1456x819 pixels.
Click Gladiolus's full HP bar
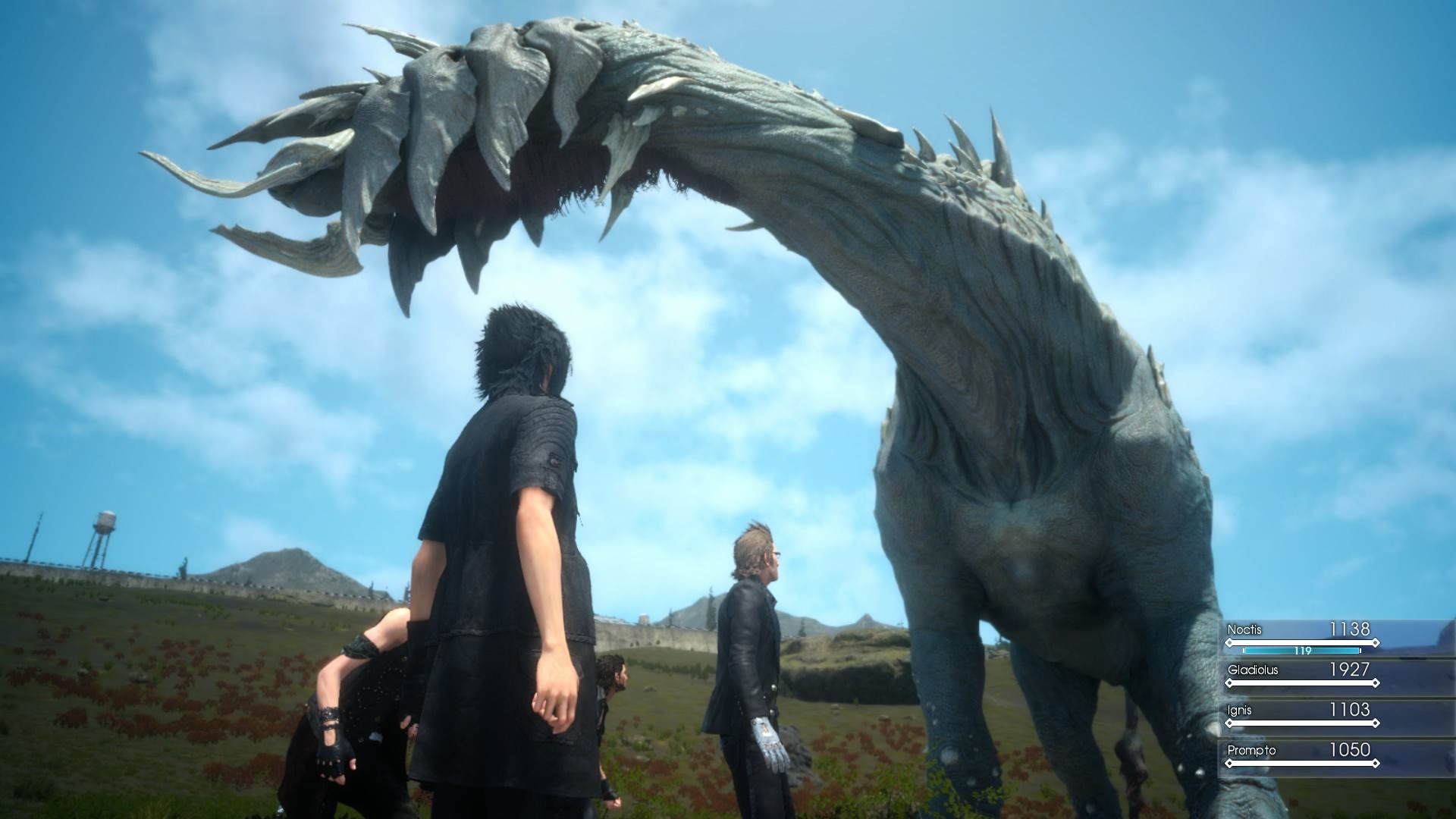coord(1303,683)
